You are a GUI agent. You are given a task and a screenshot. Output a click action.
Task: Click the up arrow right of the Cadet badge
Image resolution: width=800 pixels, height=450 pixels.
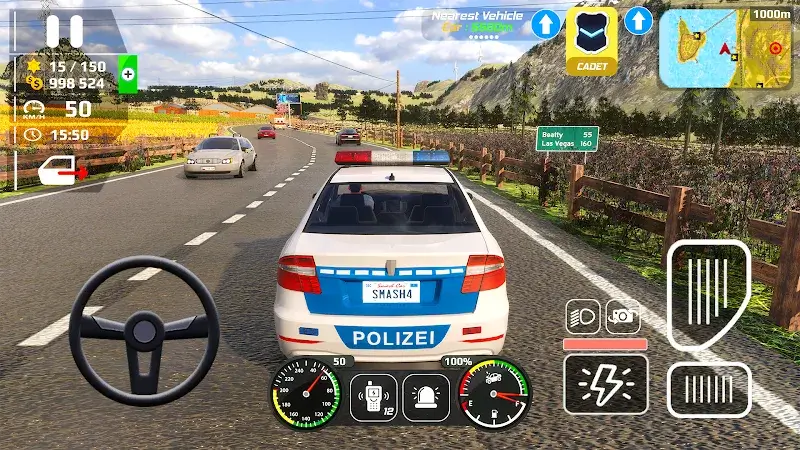[638, 20]
